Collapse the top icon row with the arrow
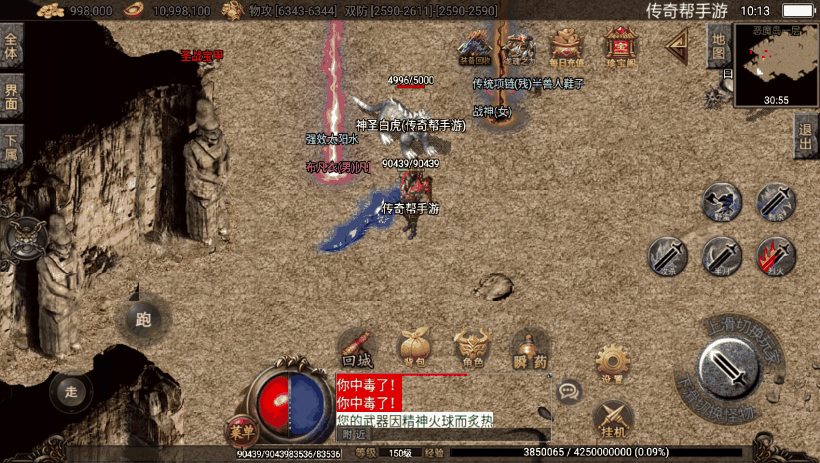Viewport: 820px width, 463px height. 679,44
